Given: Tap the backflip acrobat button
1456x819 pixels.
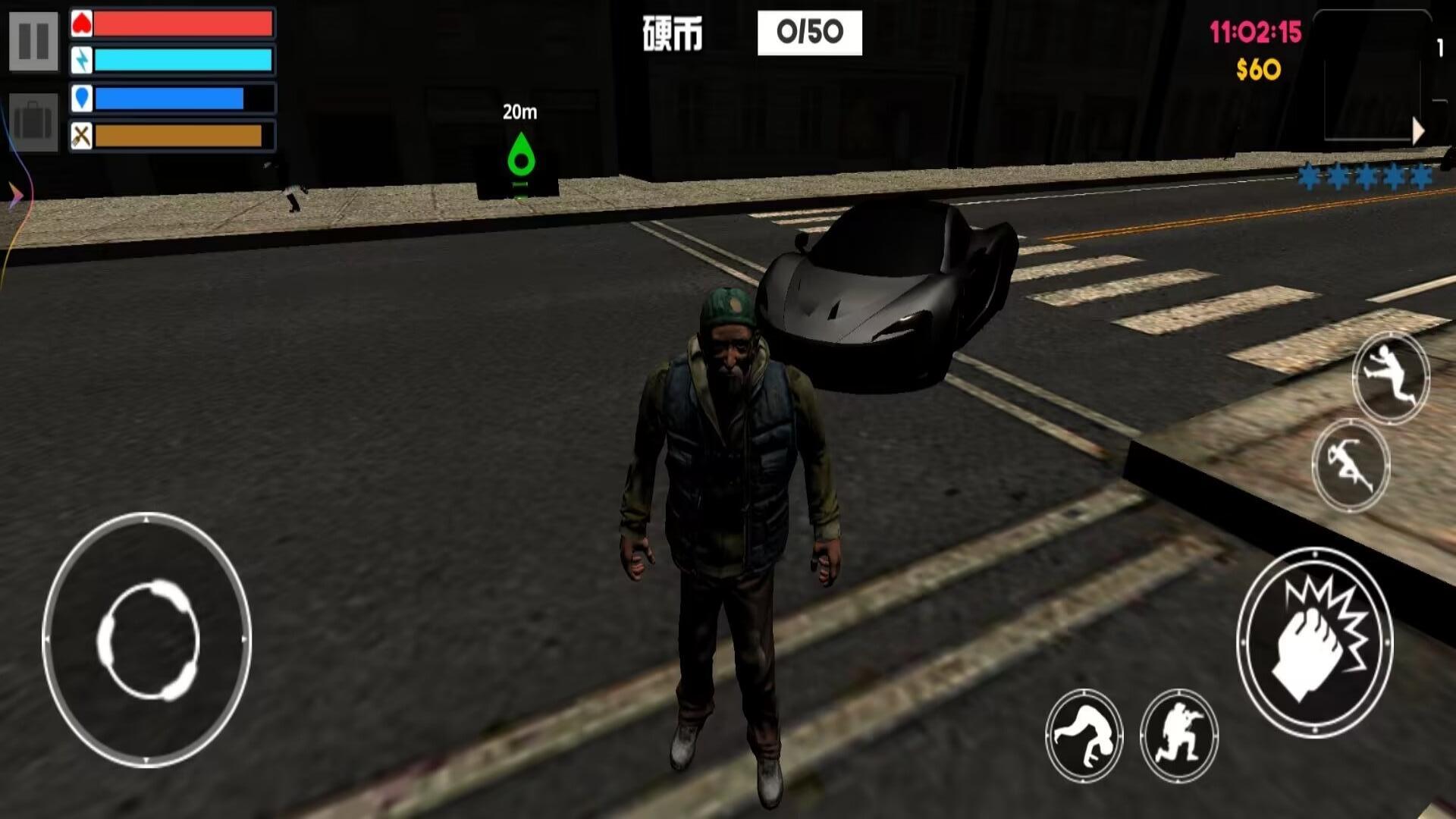Looking at the screenshot, I should (1084, 735).
